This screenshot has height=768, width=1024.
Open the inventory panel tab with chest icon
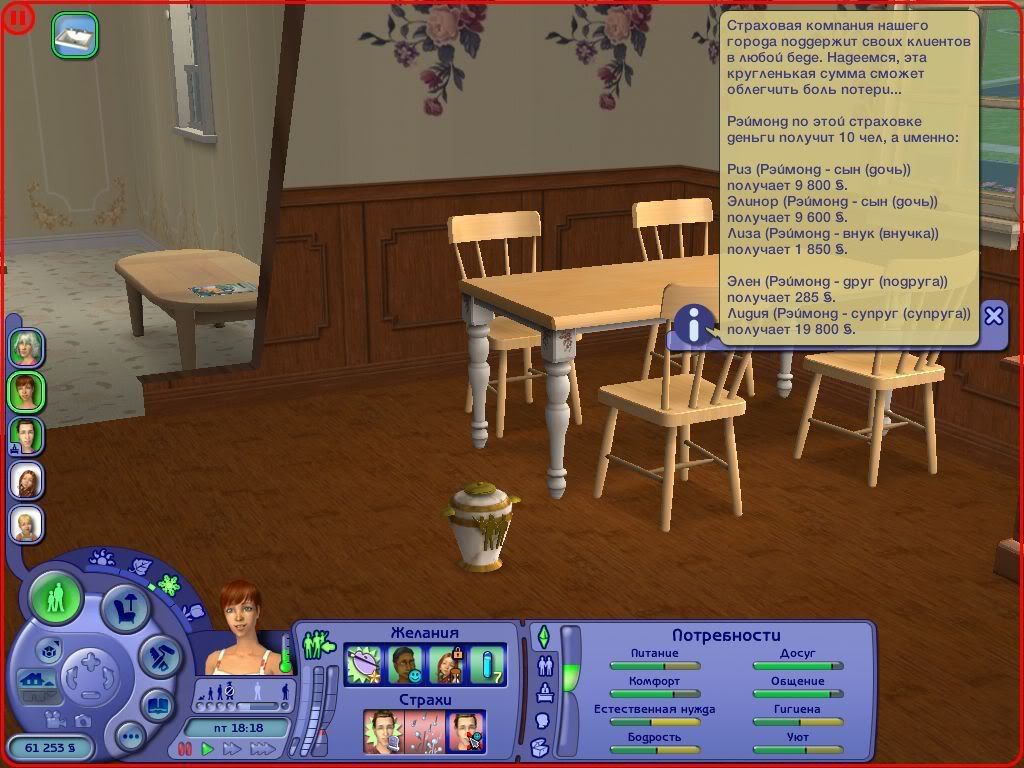(540, 747)
